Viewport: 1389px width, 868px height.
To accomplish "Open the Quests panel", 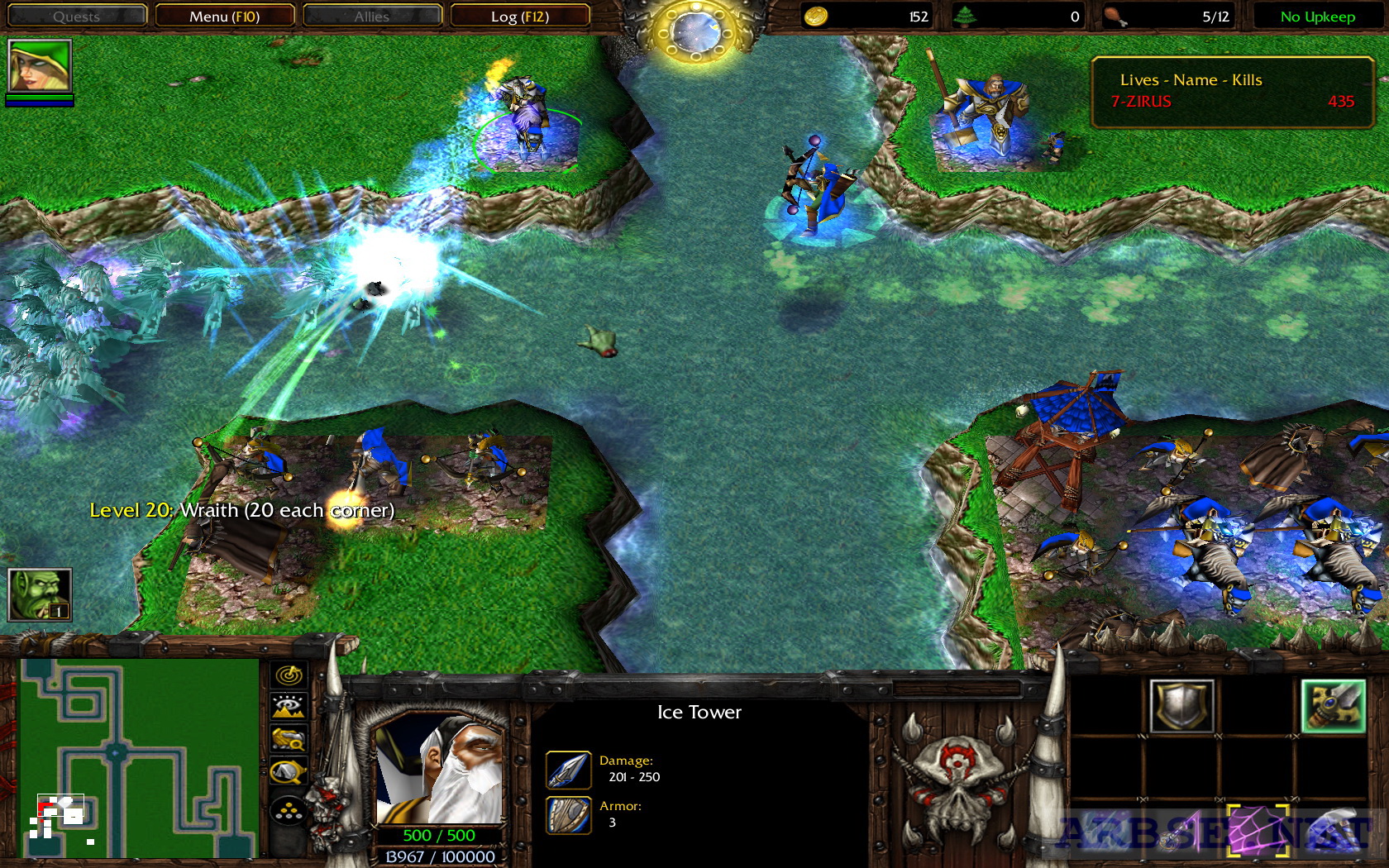I will [x=77, y=16].
